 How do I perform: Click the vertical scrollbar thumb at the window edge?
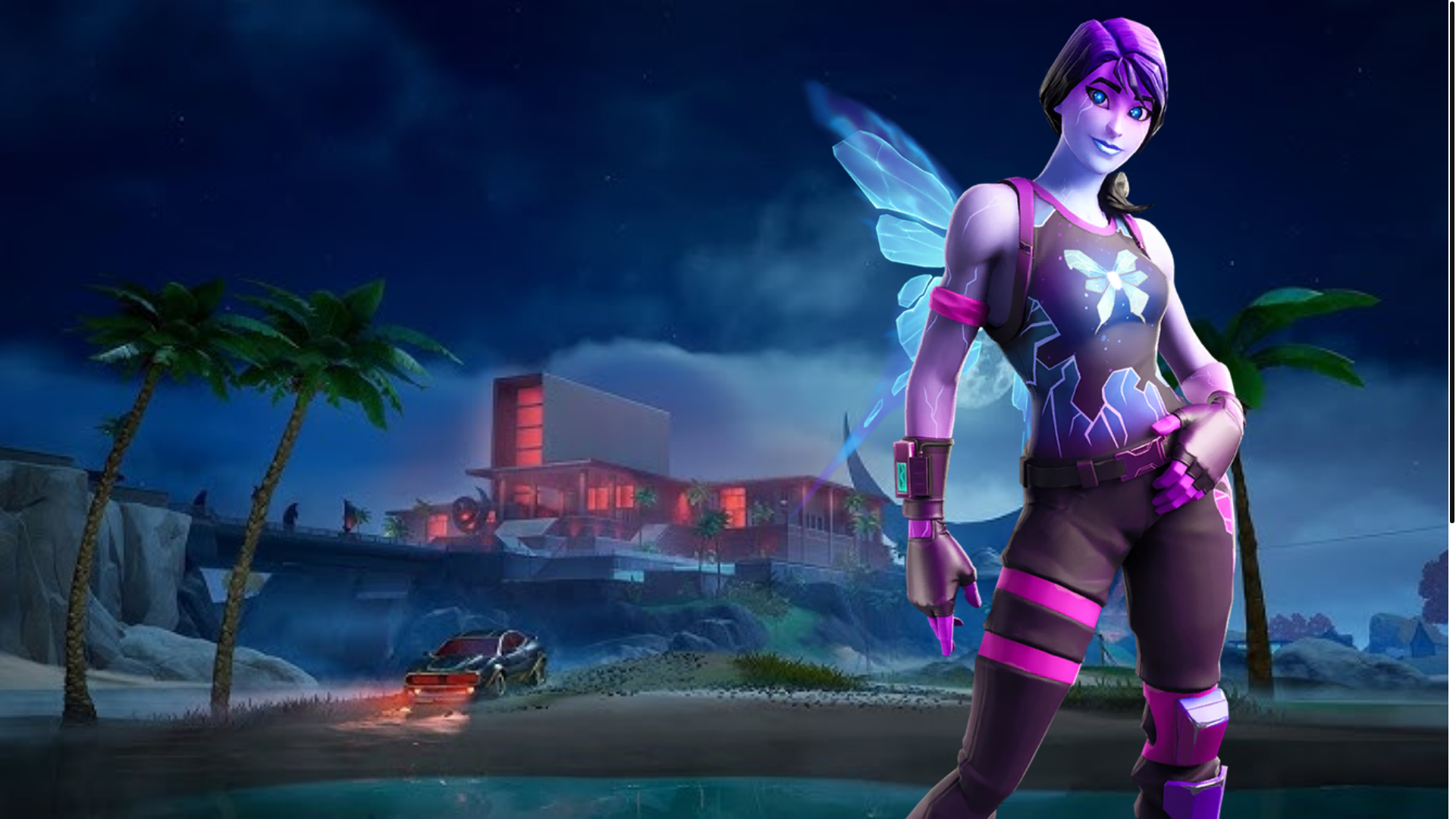[1451, 262]
